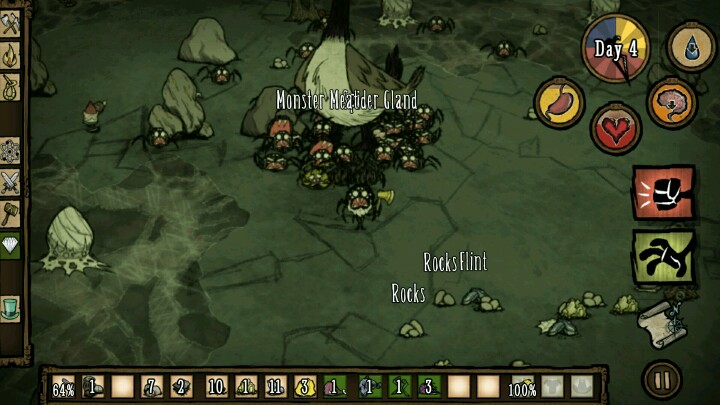This screenshot has height=405, width=720.
Task: Open the Dress top-hat crafting tab
Action: (x=11, y=305)
